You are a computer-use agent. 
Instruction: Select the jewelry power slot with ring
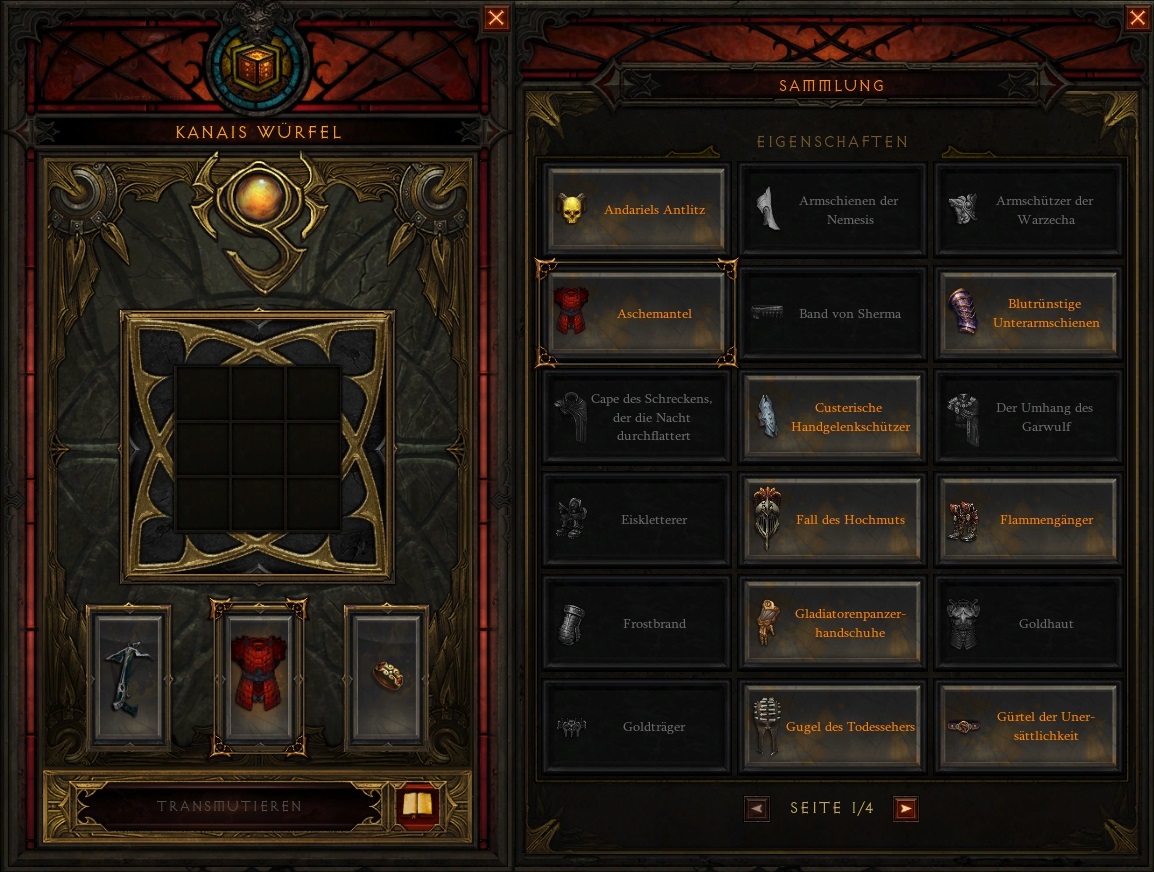click(x=385, y=675)
